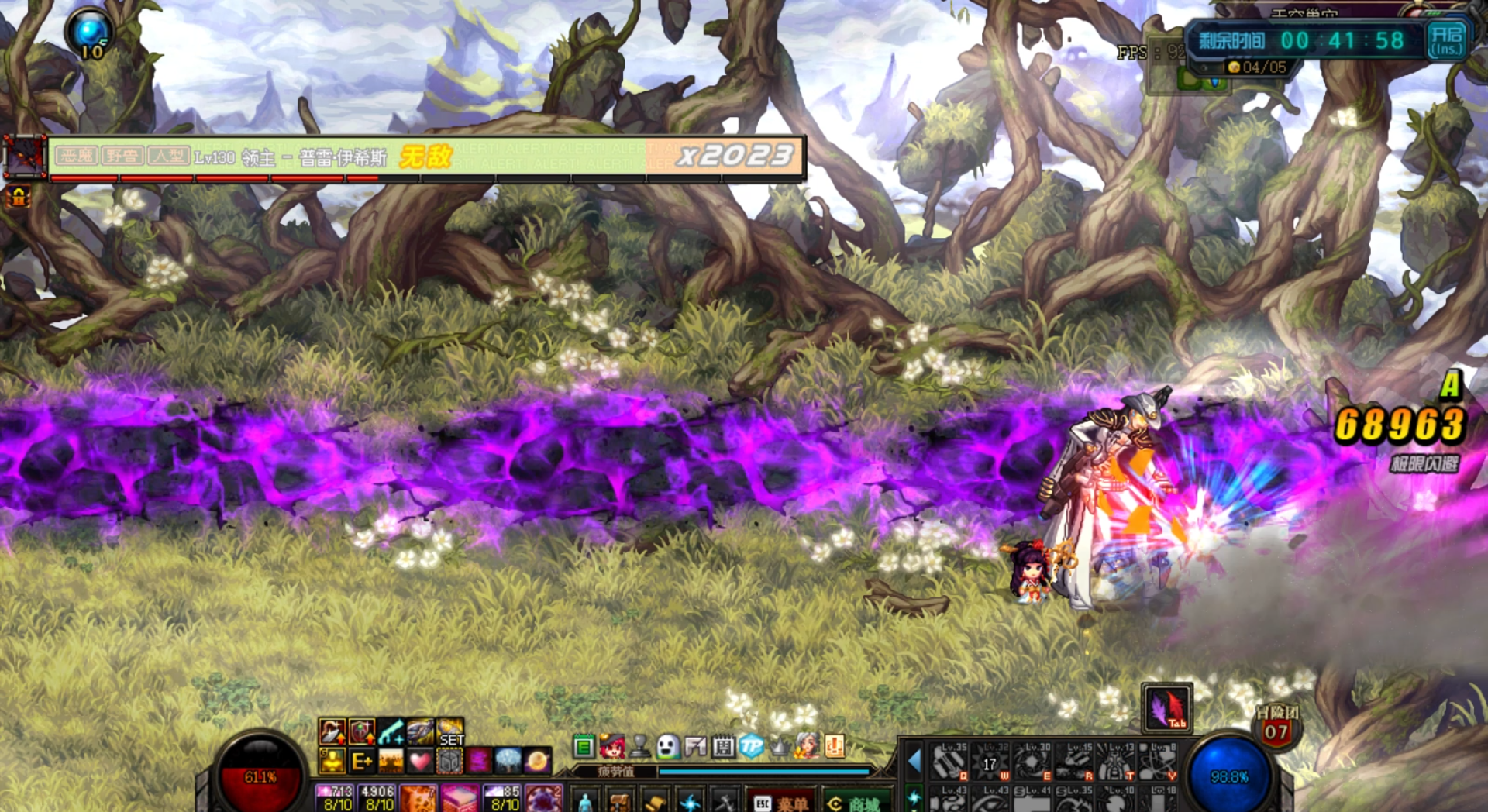This screenshot has width=1488, height=812.
Task: Click the SET equipment buff icon
Action: pyautogui.click(x=450, y=732)
